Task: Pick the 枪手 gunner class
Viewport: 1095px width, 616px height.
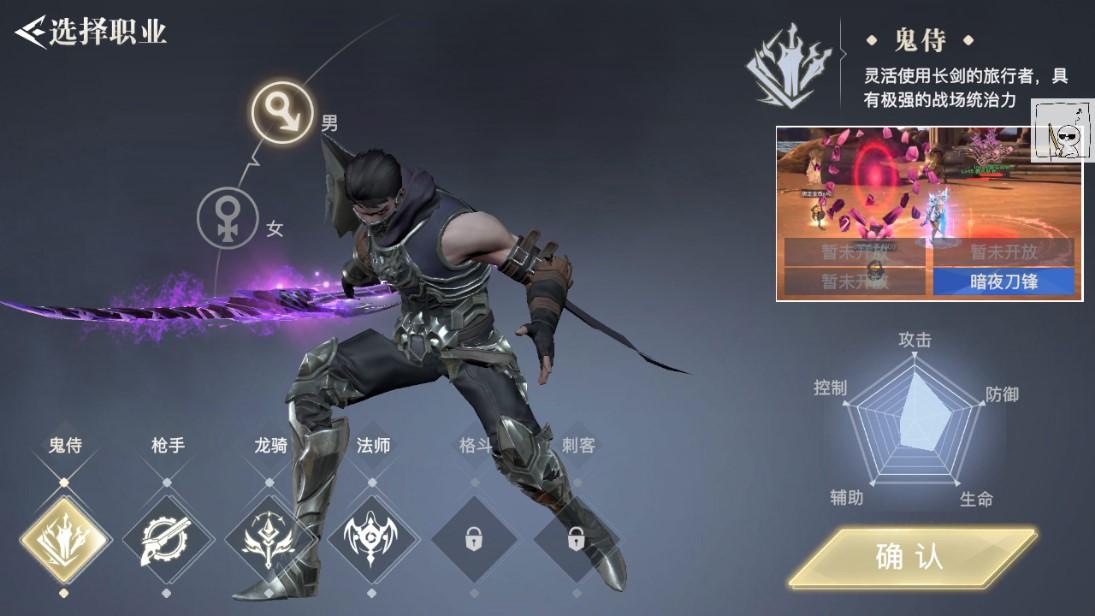Action: pos(168,540)
